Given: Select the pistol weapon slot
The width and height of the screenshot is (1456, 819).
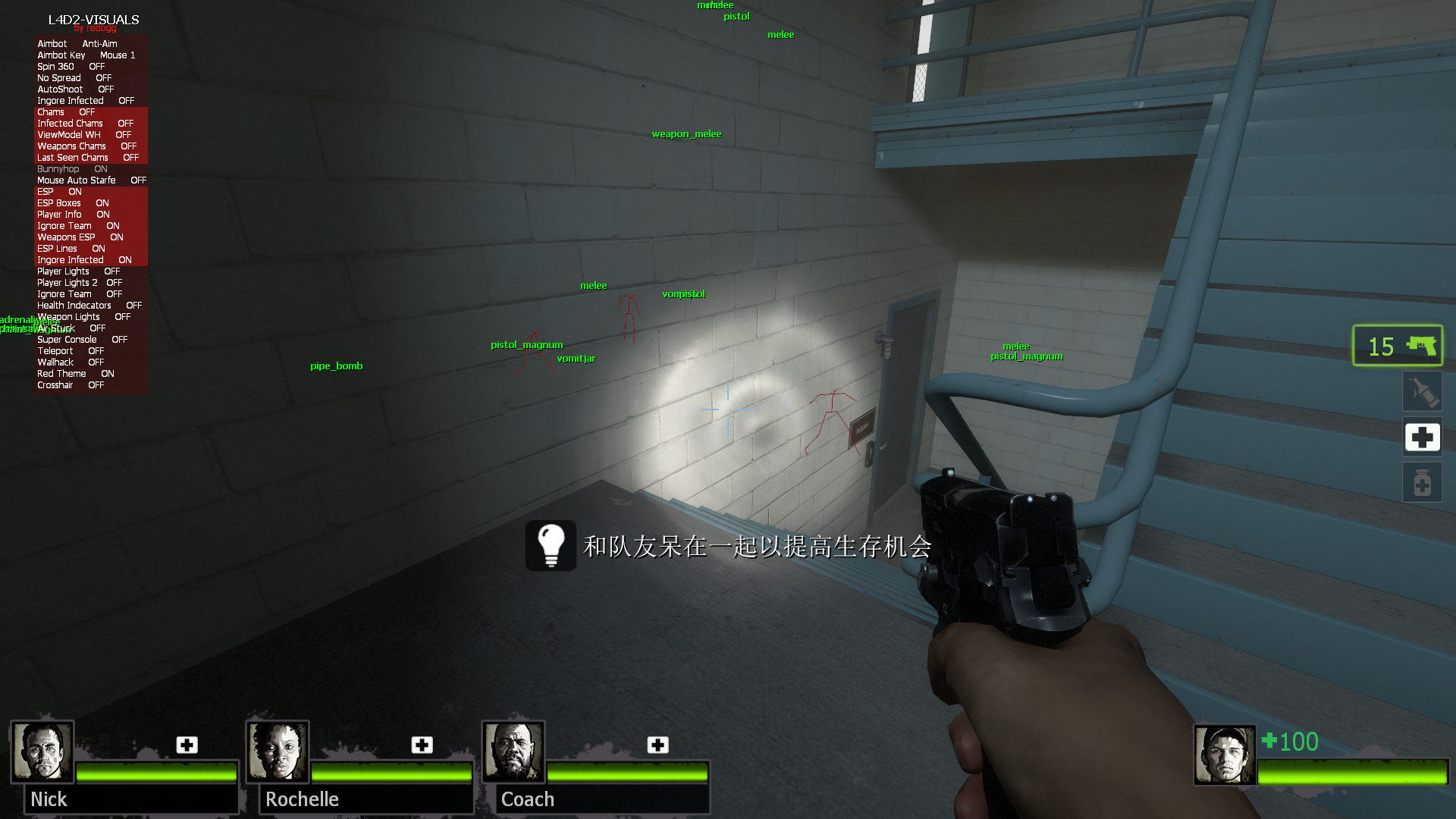Looking at the screenshot, I should point(1398,346).
